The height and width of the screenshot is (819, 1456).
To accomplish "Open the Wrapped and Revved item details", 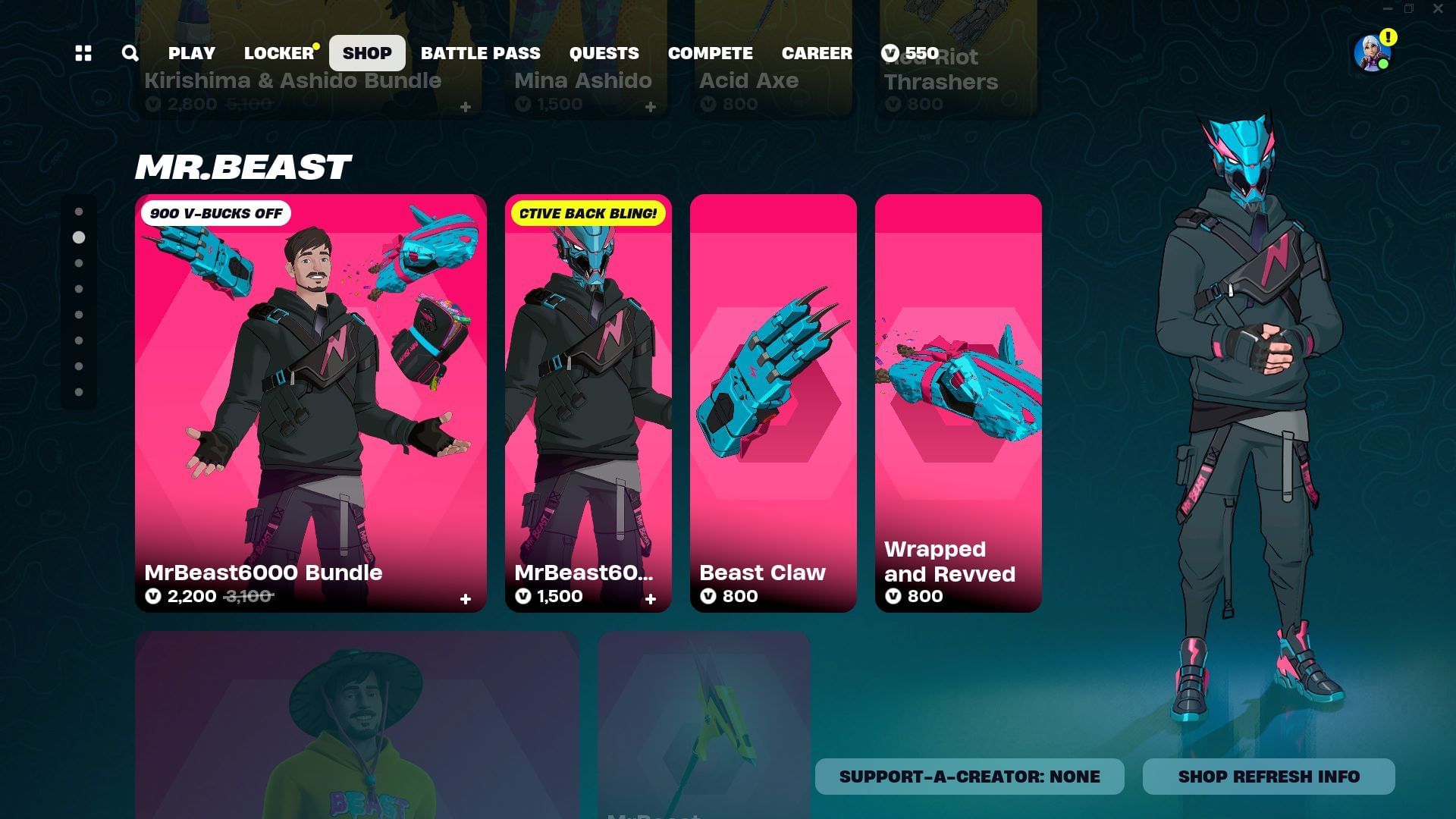I will [x=958, y=402].
